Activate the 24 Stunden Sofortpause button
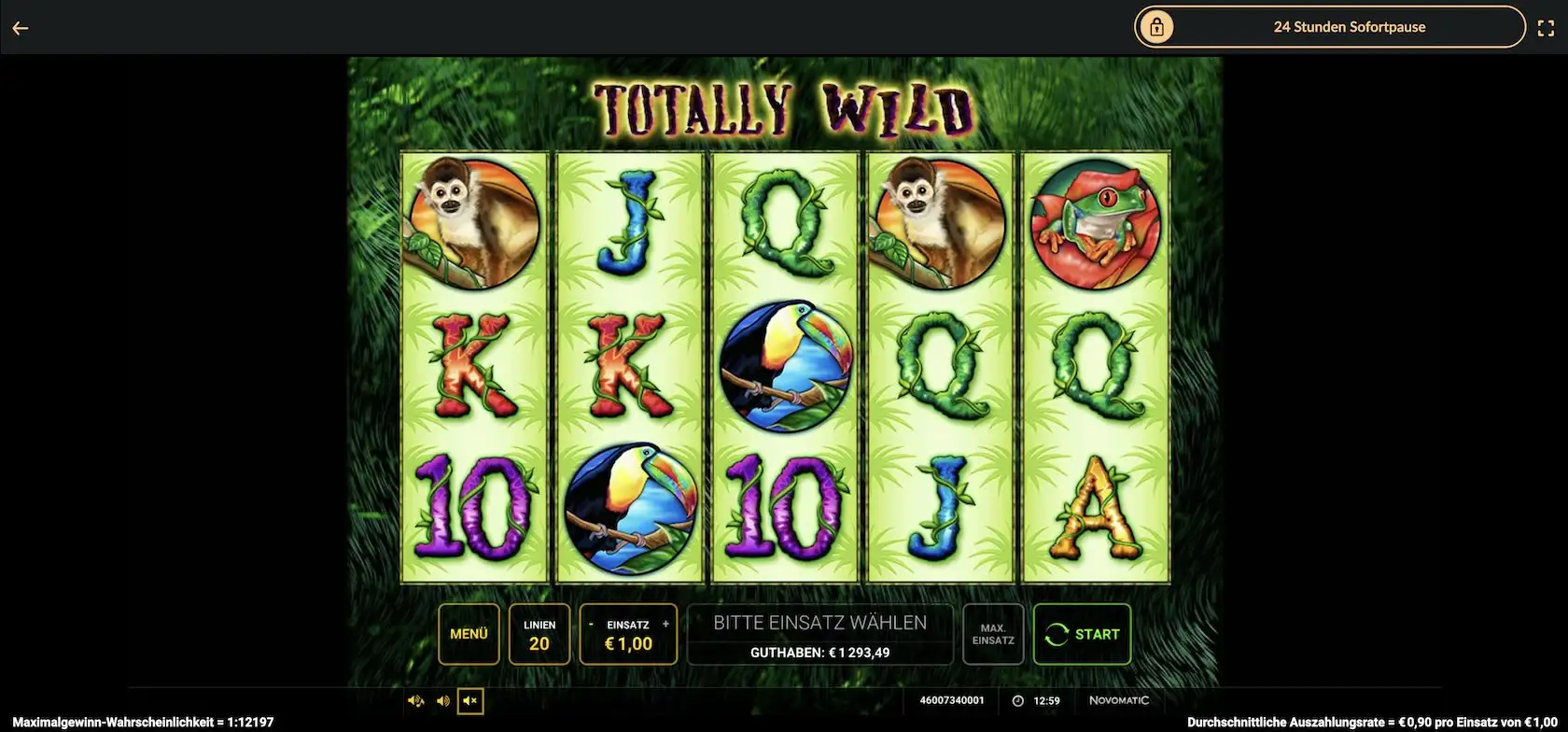The width and height of the screenshot is (1568, 732). (x=1329, y=27)
